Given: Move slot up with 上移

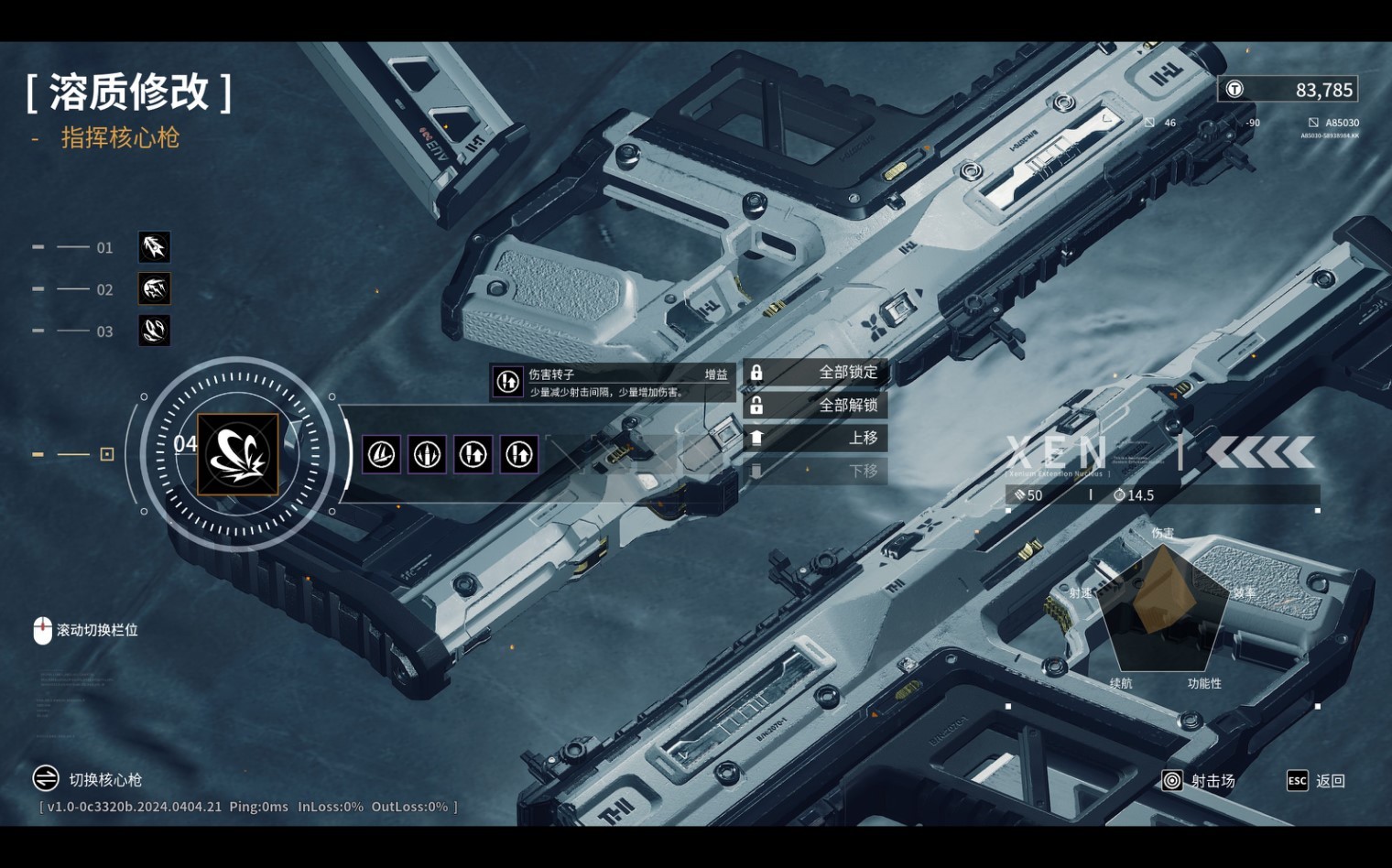Looking at the screenshot, I should 815,439.
